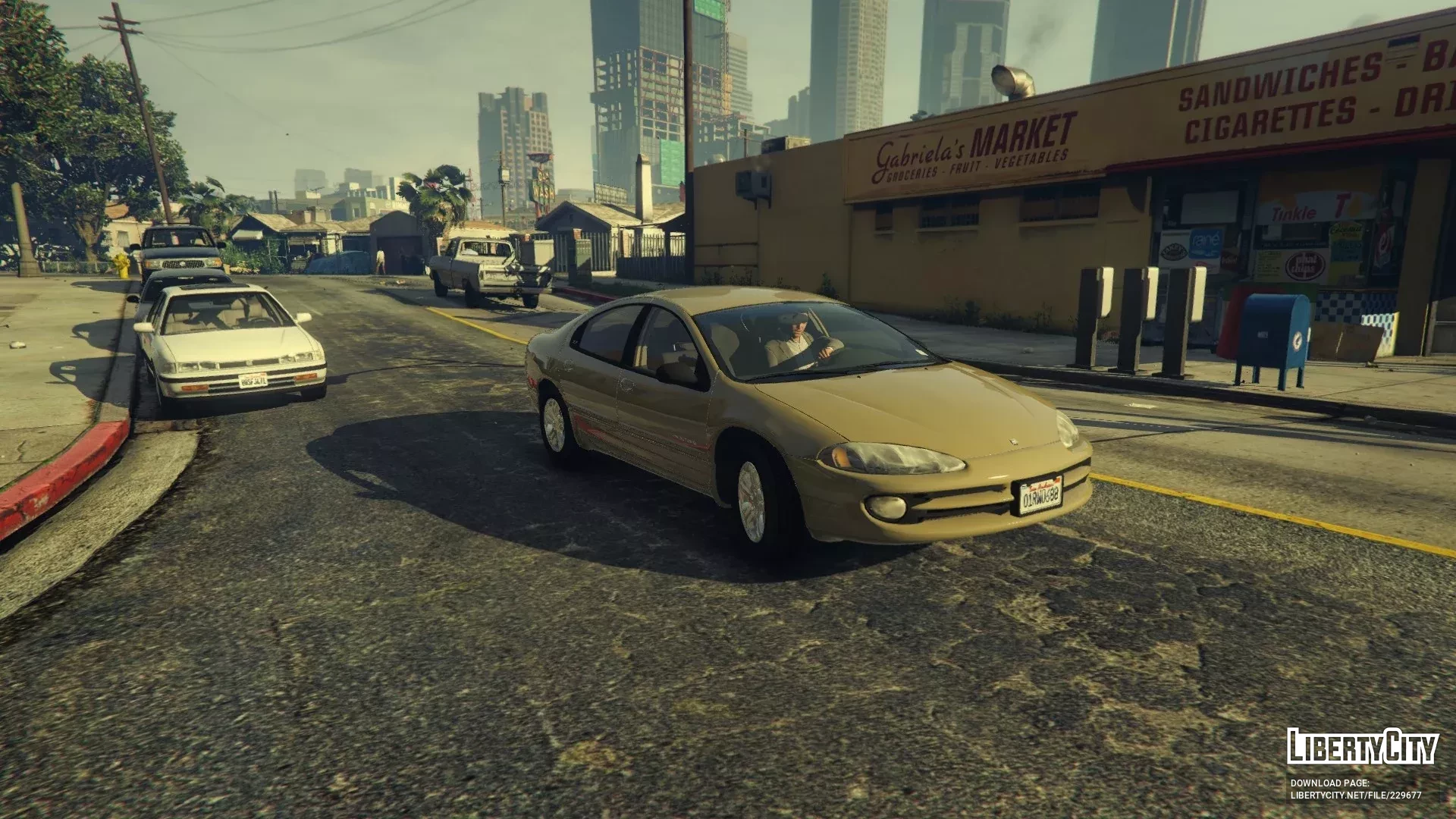Click the LibertyCity watermark logo

[x=1362, y=747]
